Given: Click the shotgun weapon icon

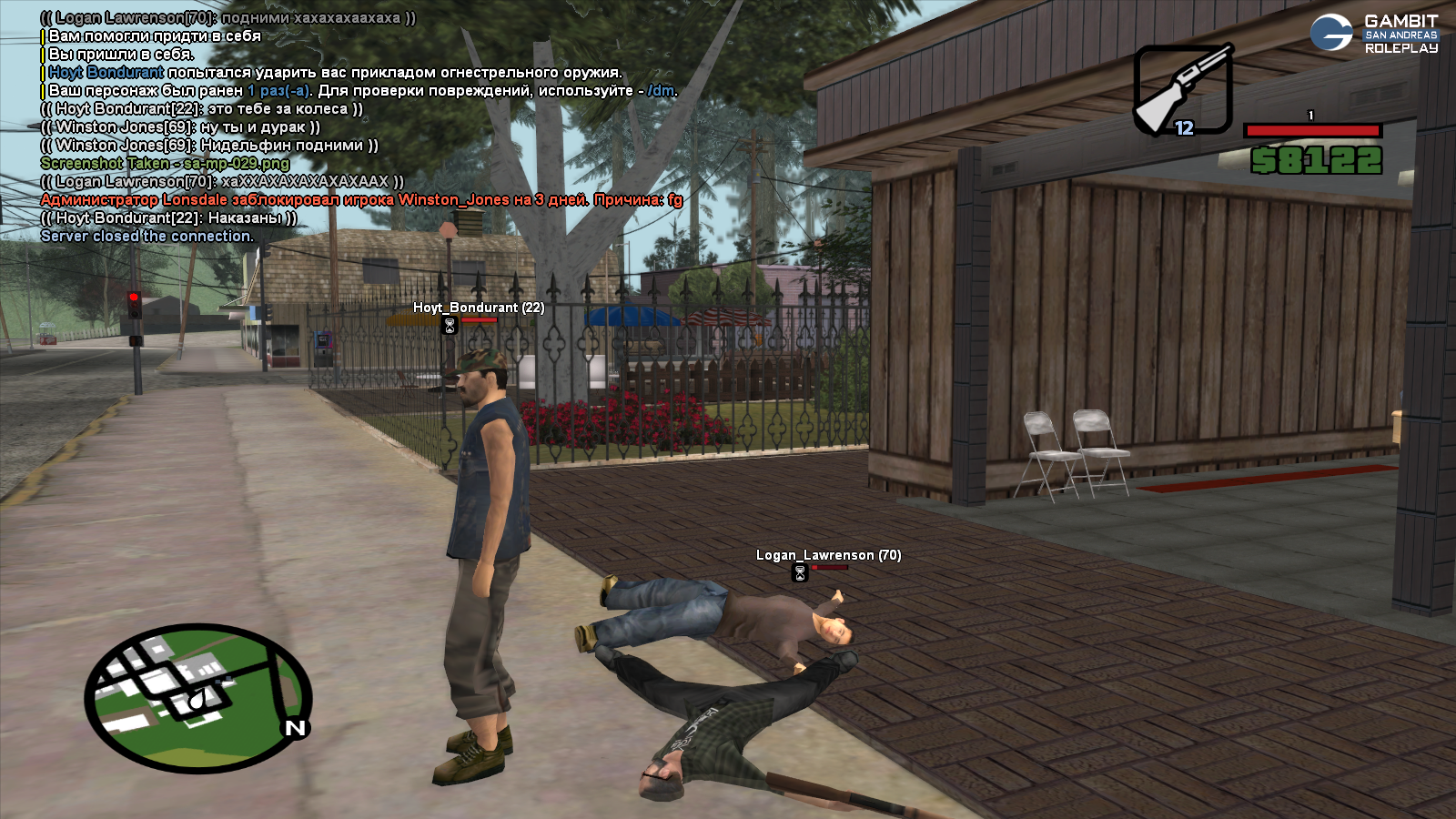Looking at the screenshot, I should click(1182, 90).
